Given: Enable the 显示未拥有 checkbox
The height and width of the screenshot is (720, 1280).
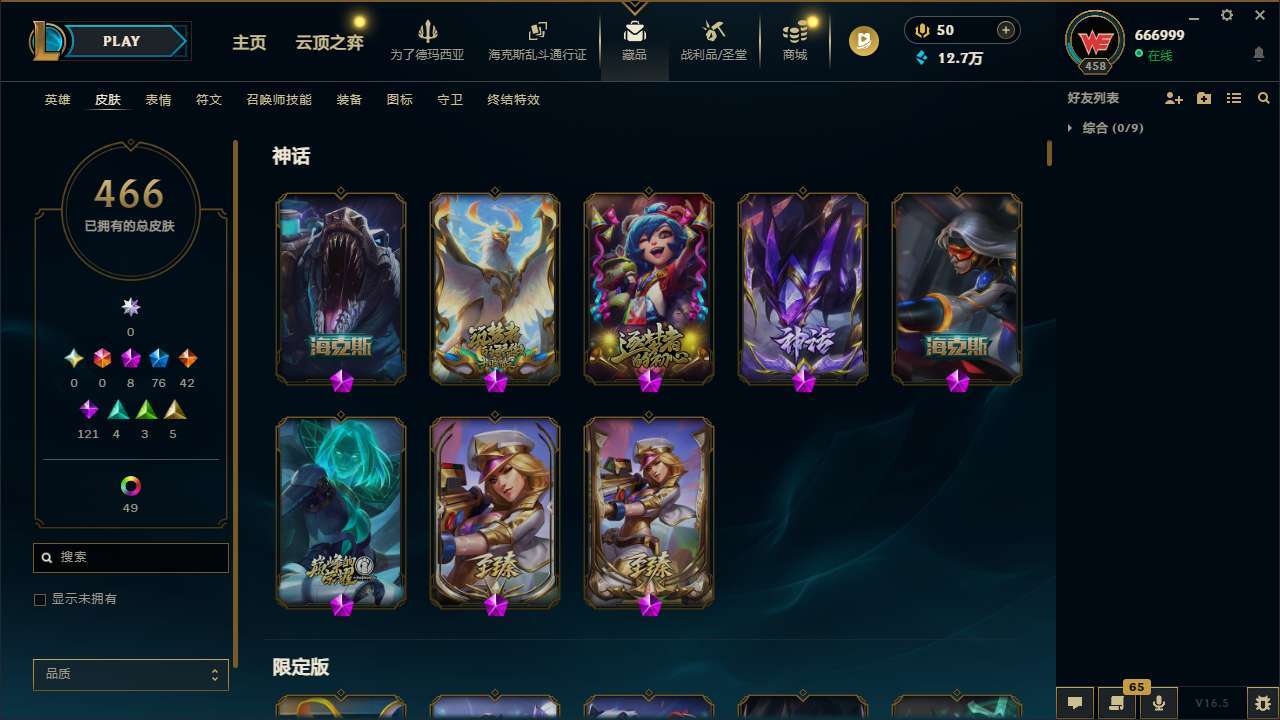Looking at the screenshot, I should coord(40,599).
